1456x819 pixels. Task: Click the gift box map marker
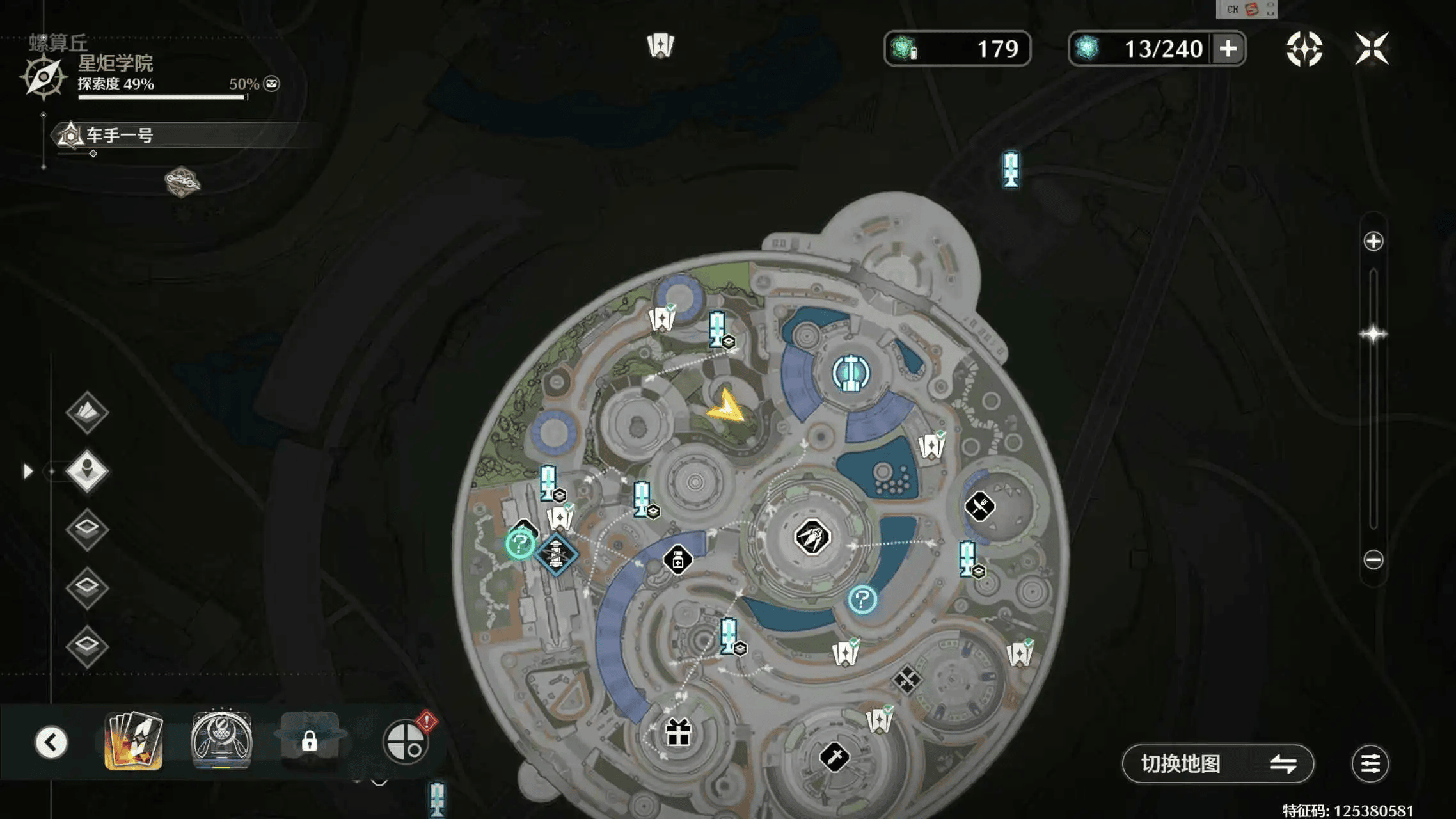point(678,733)
